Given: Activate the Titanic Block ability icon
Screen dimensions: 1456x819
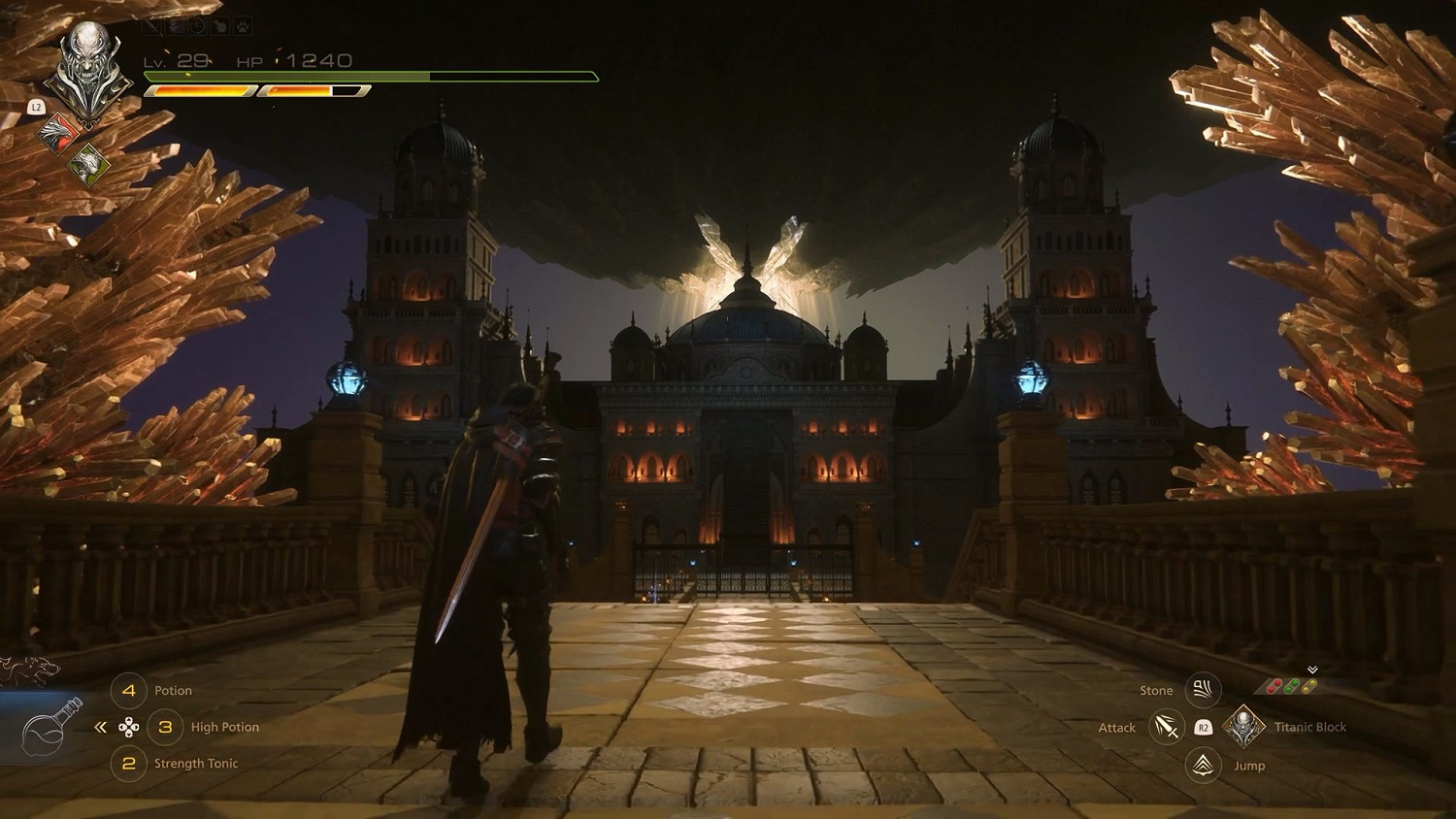Looking at the screenshot, I should [1243, 724].
